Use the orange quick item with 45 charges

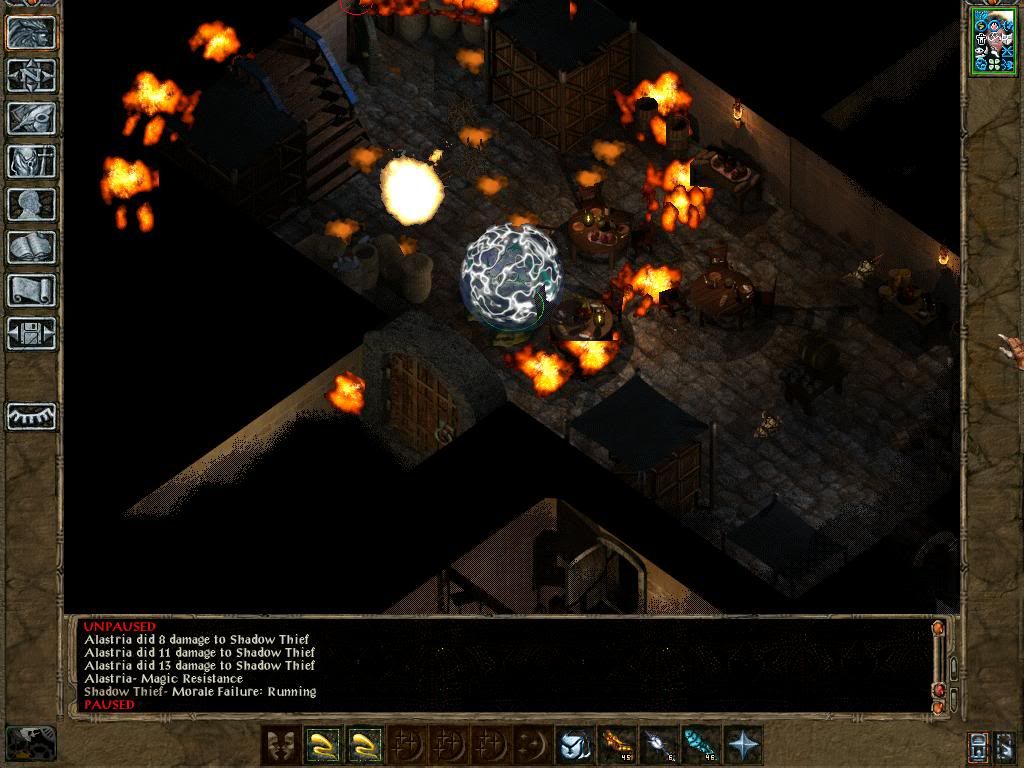click(616, 745)
